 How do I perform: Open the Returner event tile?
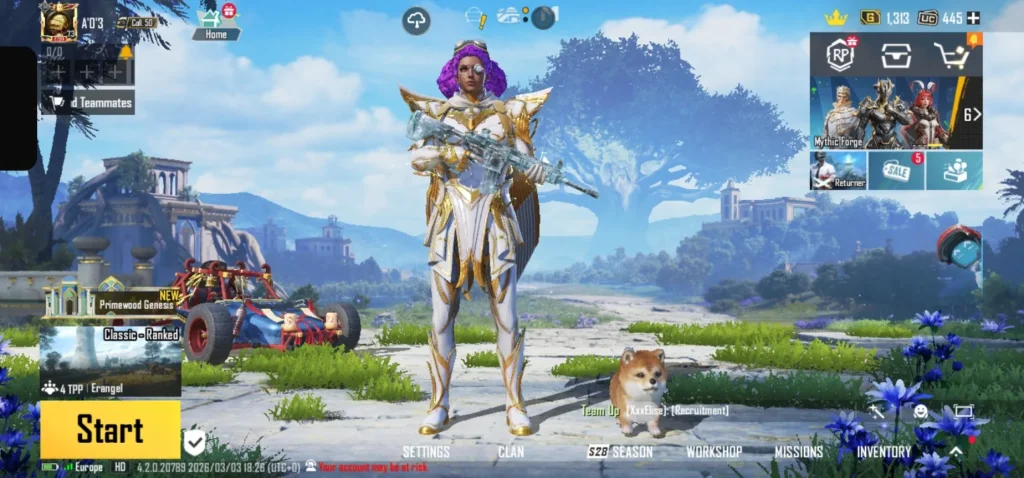pyautogui.click(x=838, y=171)
